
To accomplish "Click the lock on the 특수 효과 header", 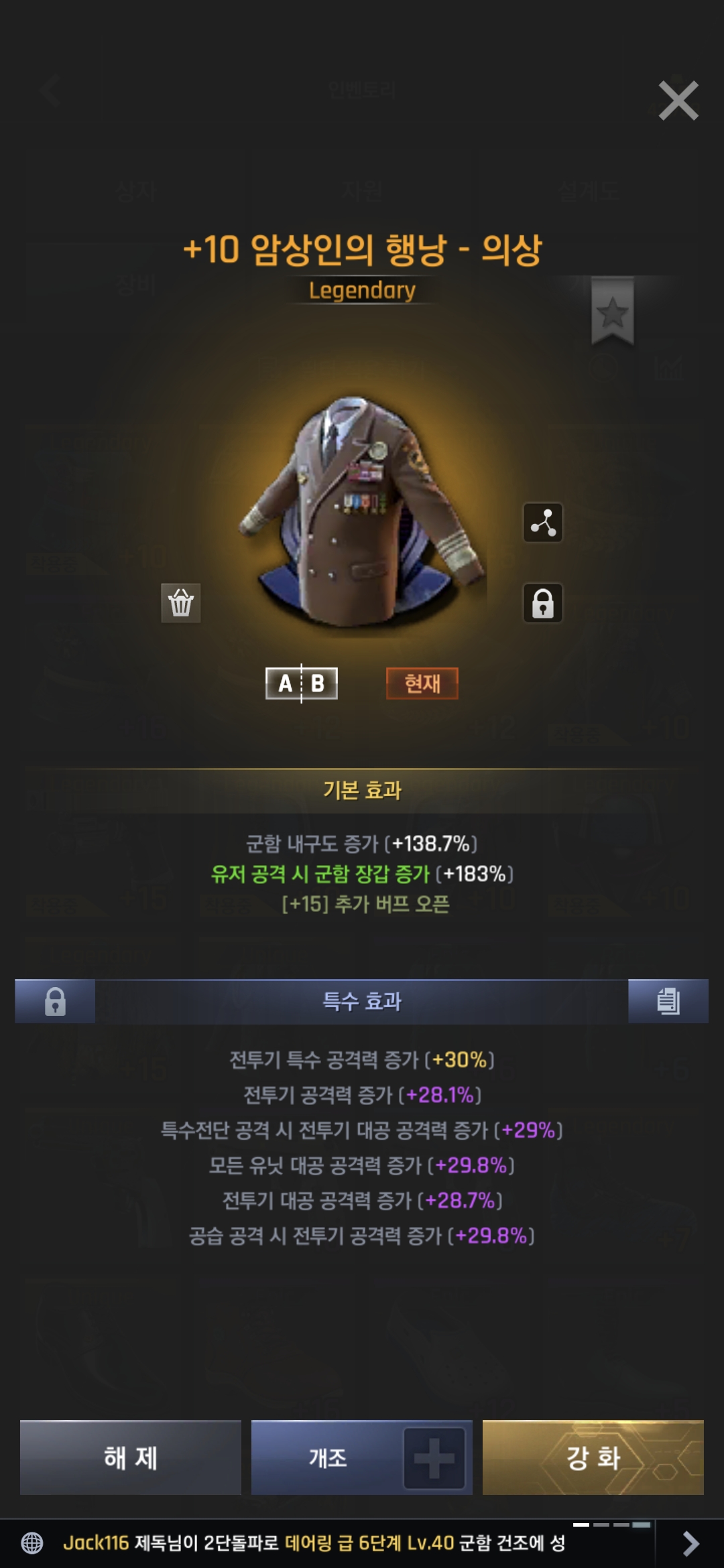I will (x=55, y=1001).
